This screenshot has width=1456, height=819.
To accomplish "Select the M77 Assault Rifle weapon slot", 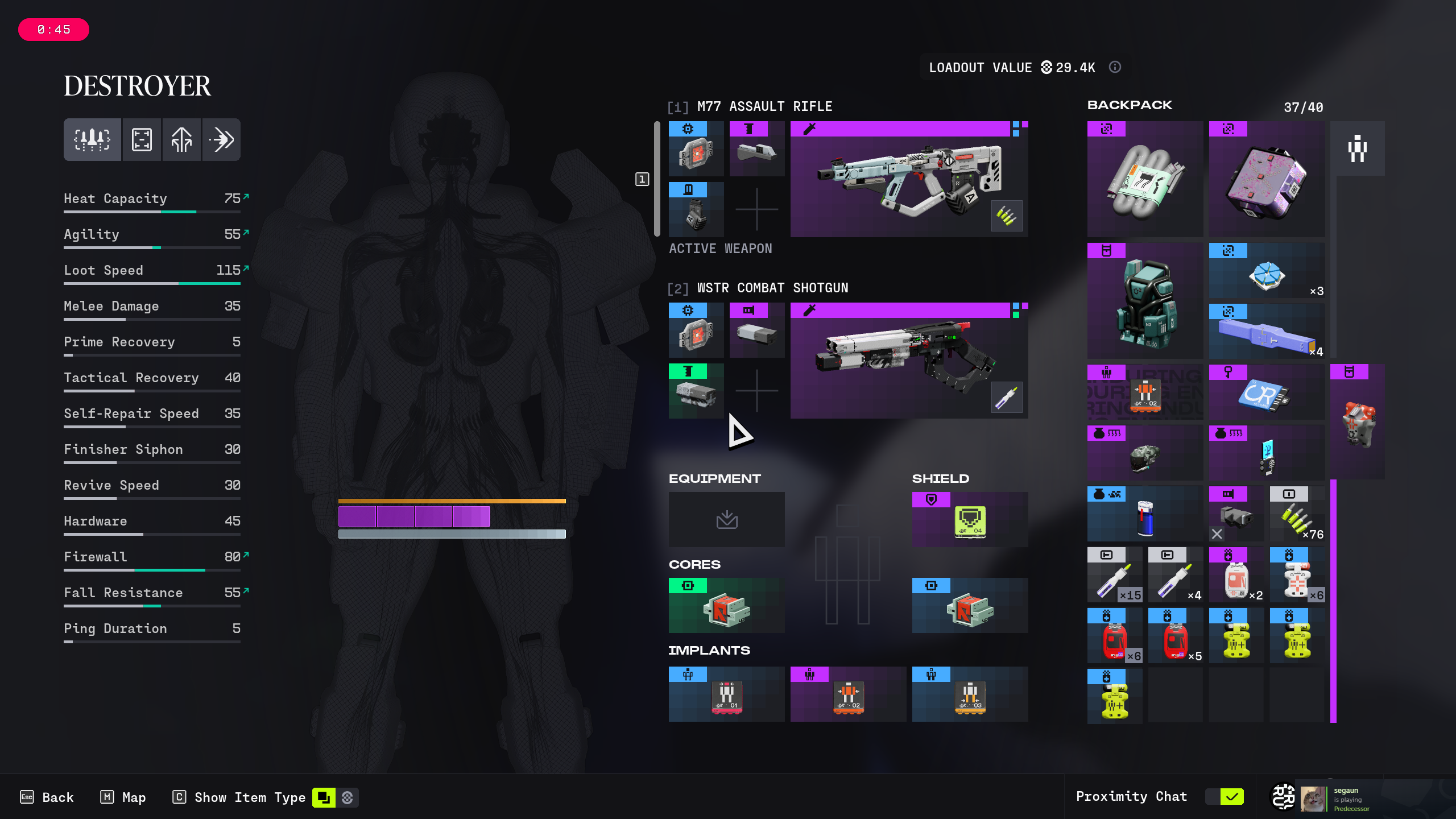I will [909, 179].
